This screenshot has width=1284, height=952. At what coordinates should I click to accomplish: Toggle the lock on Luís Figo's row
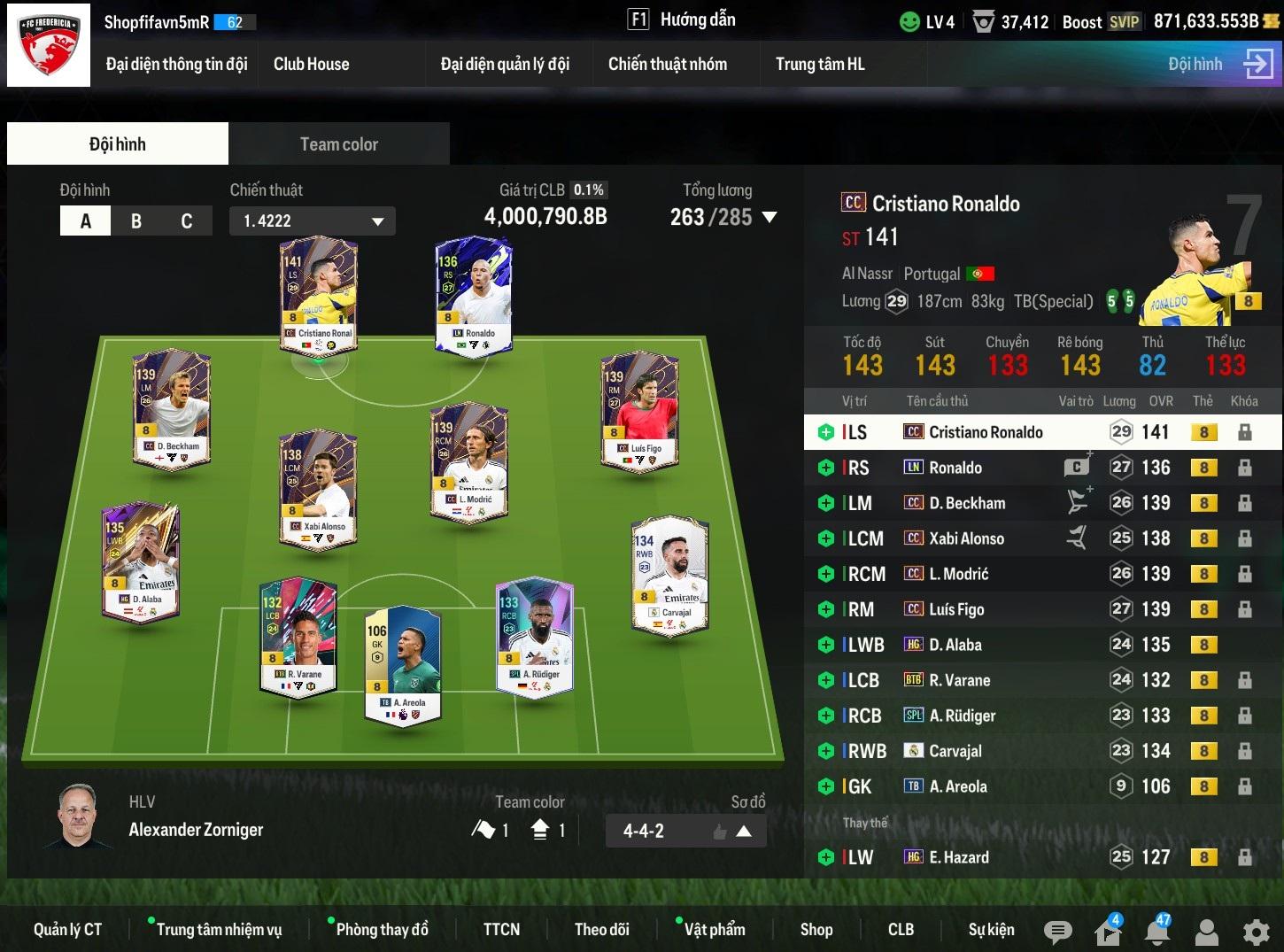pyautogui.click(x=1244, y=609)
